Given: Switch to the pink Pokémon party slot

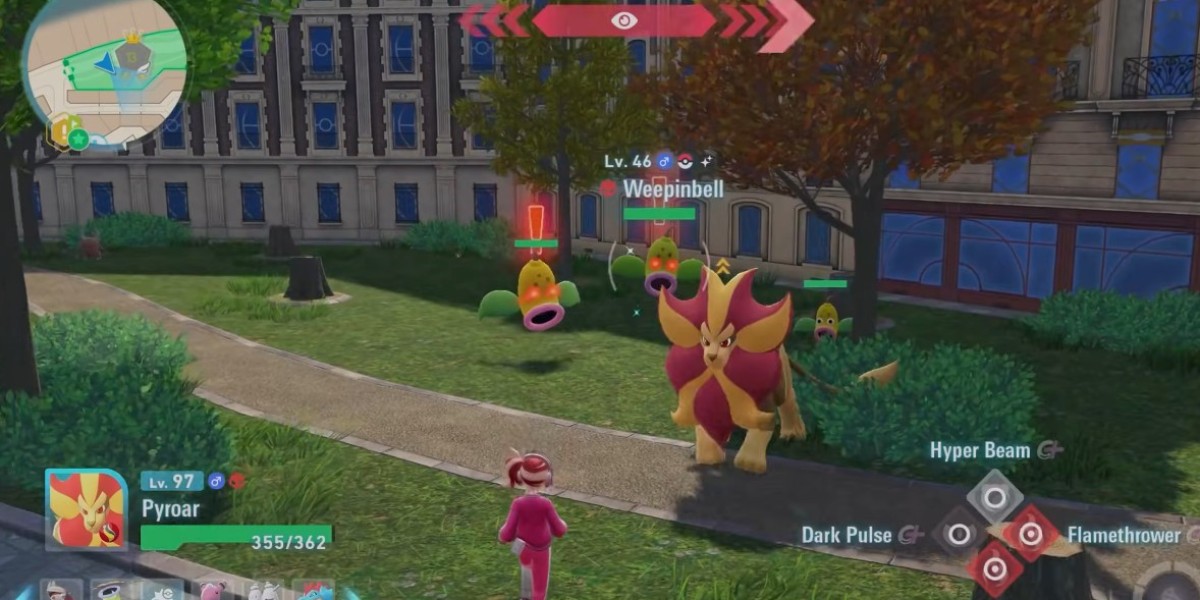Looking at the screenshot, I should click(x=212, y=590).
